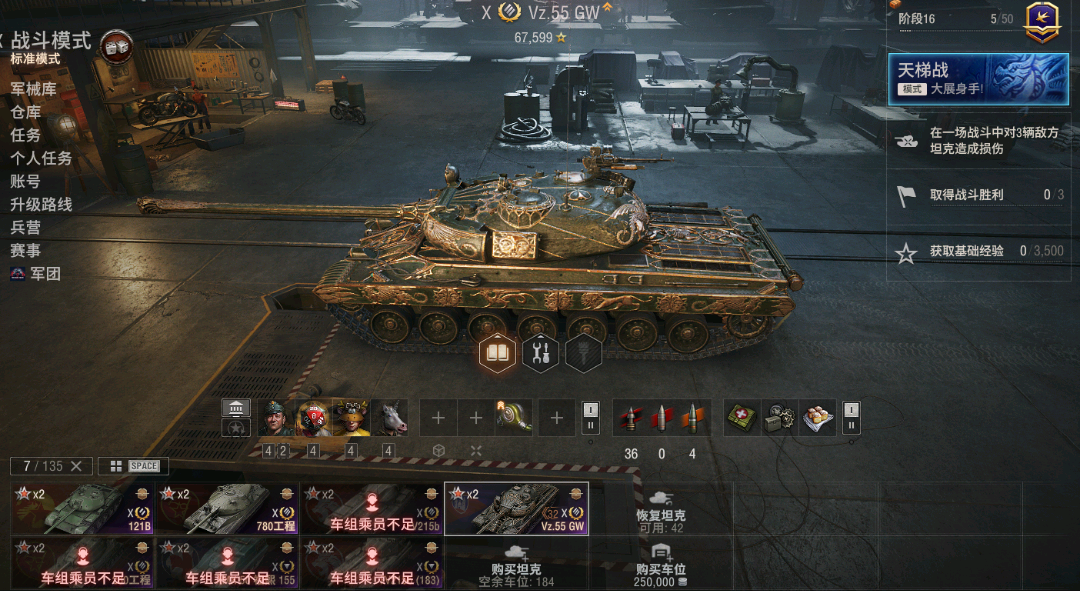Show the 升级路线 tech tree
Viewport: 1080px width, 591px height.
[41, 204]
